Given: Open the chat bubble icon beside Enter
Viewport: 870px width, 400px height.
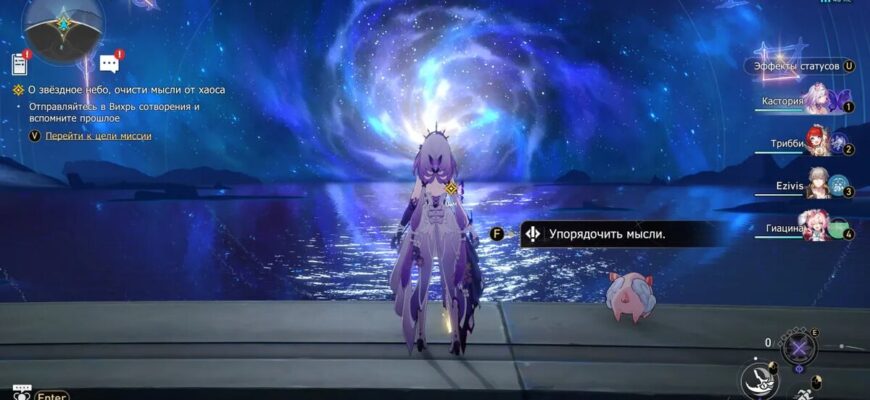Looking at the screenshot, I should point(21,390).
